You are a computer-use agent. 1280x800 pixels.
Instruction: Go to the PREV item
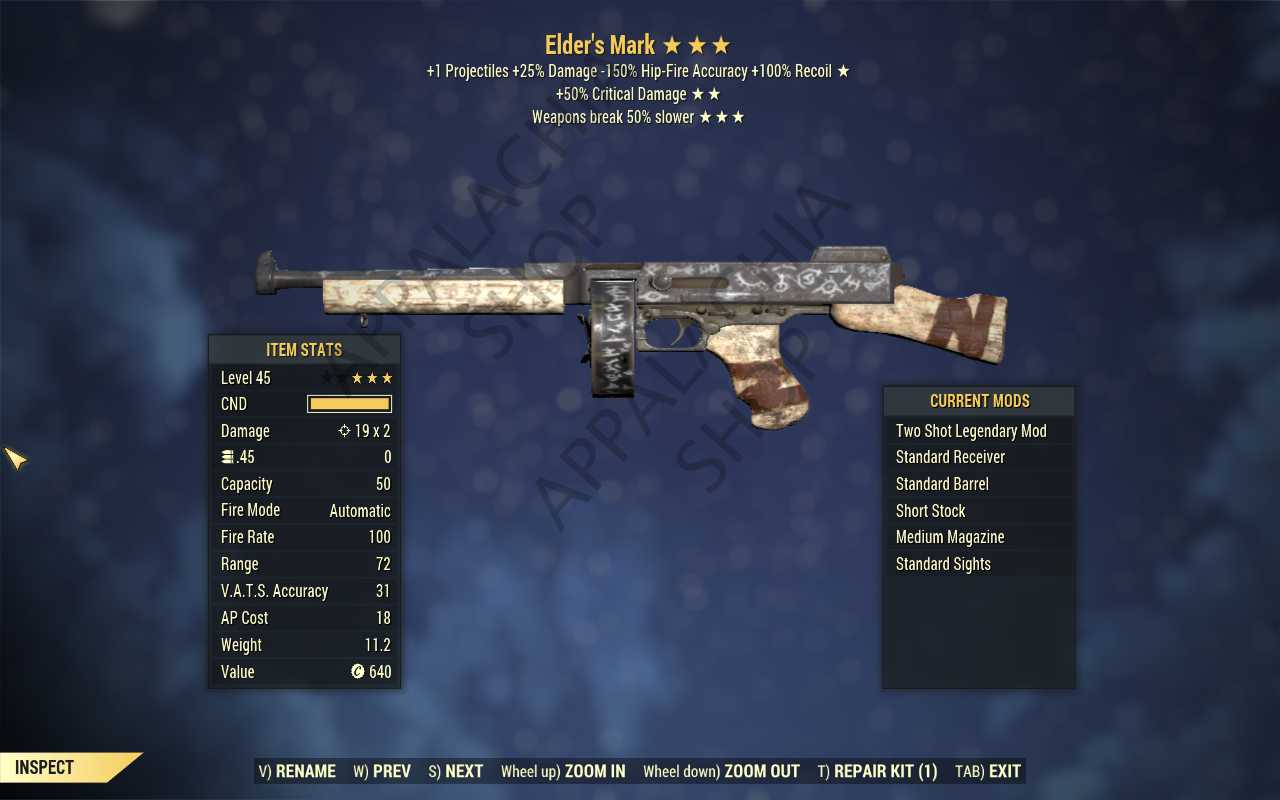[382, 771]
